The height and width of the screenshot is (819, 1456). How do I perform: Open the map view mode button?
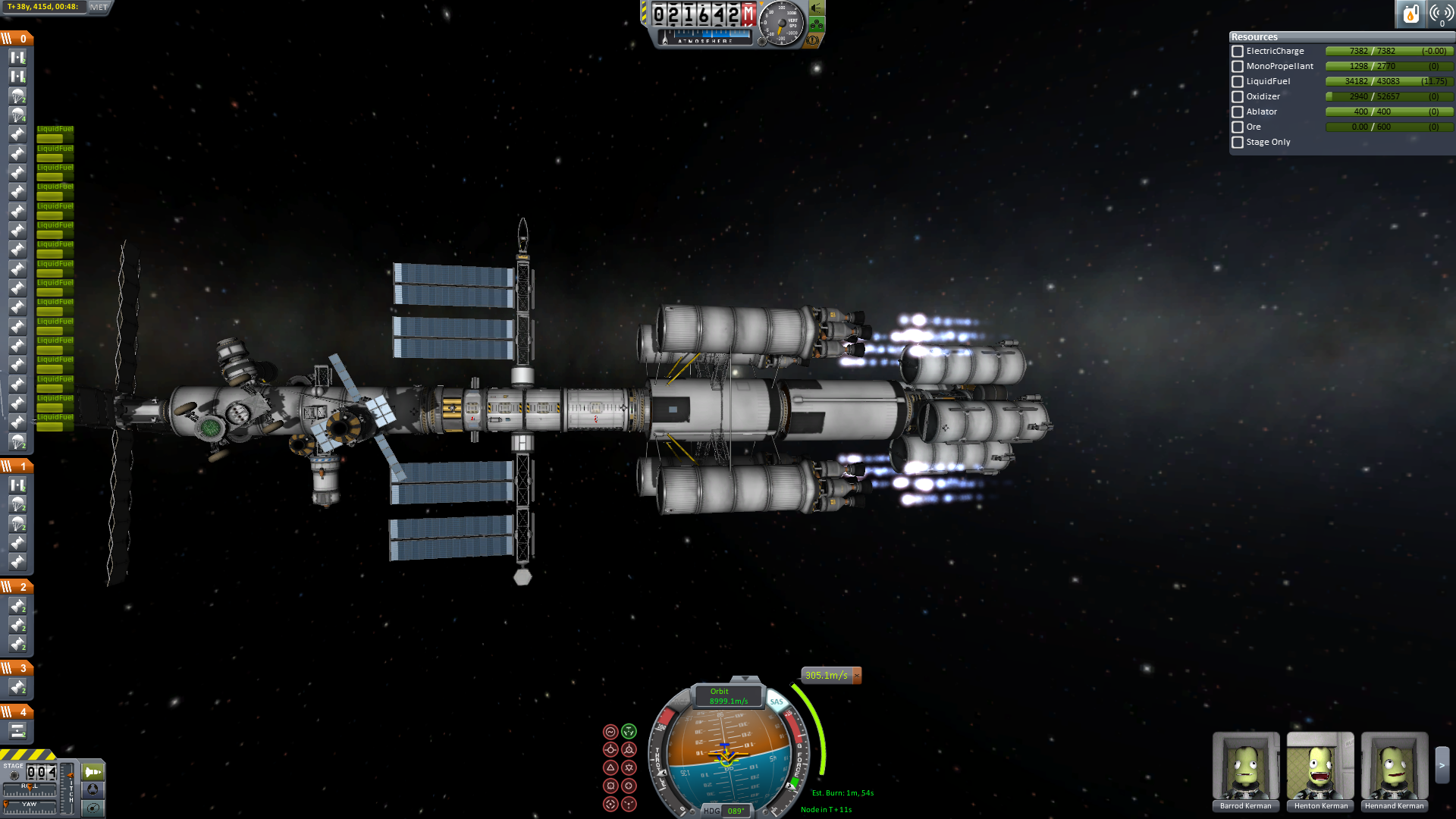pos(93,808)
